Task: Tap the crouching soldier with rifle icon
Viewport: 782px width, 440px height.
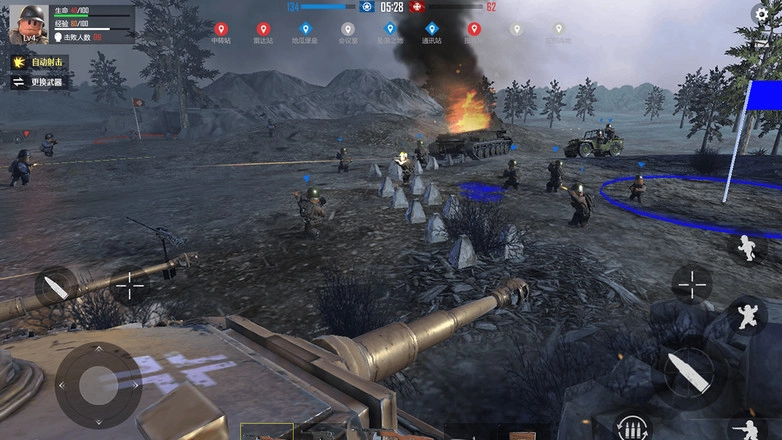Action: click(x=745, y=427)
